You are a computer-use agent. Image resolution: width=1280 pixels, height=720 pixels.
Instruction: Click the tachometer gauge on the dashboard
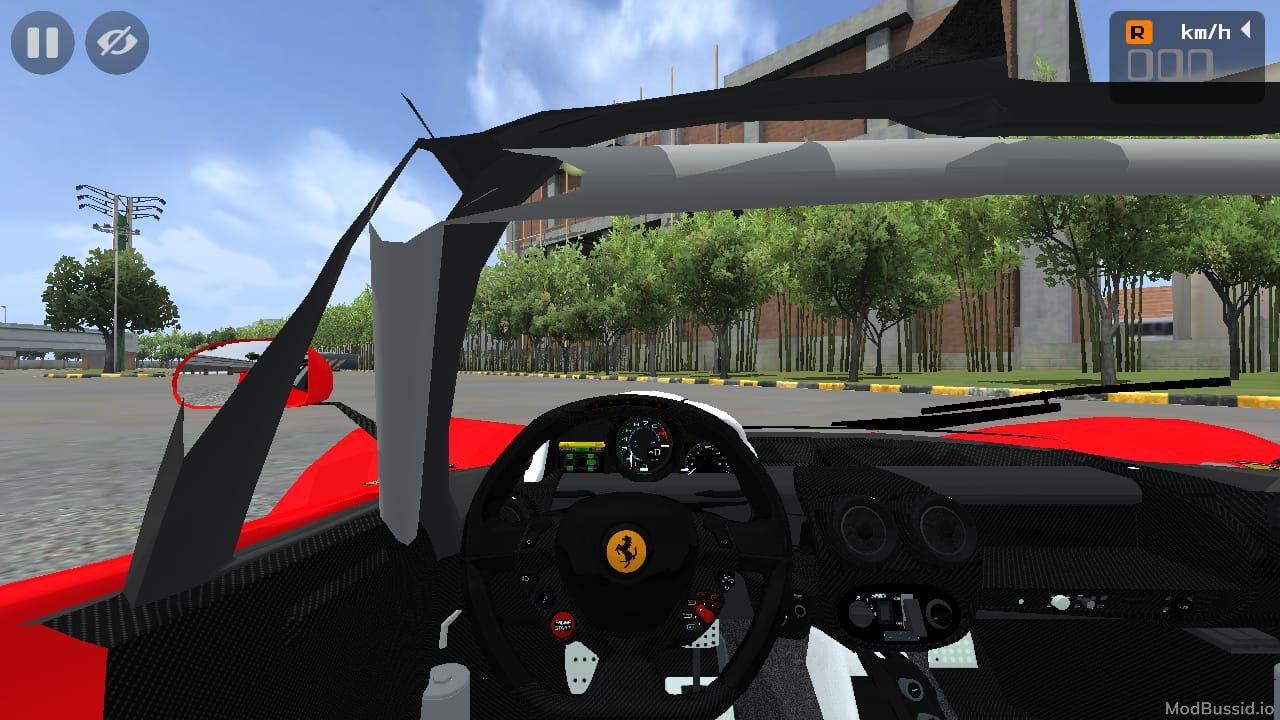tap(643, 447)
